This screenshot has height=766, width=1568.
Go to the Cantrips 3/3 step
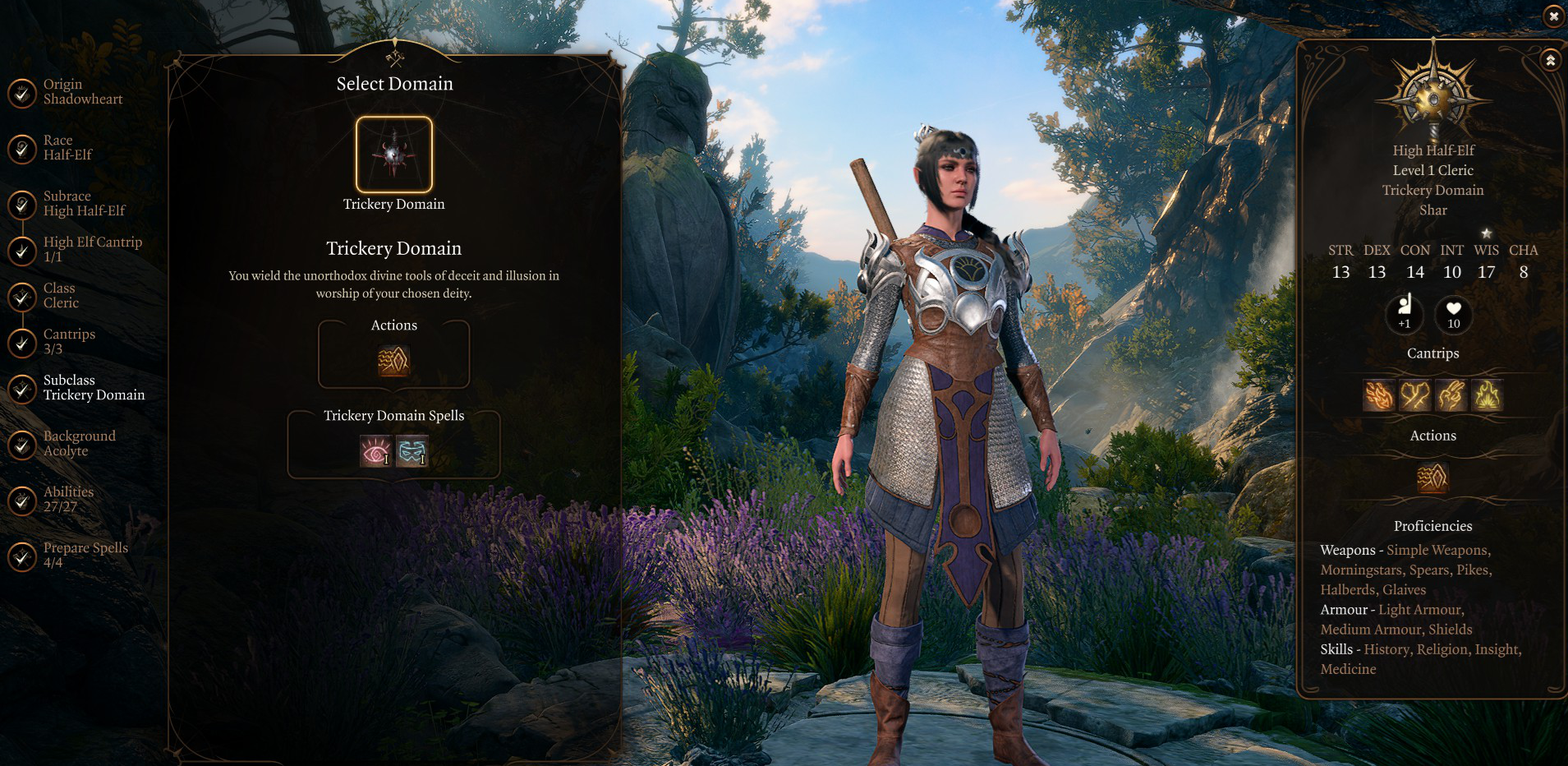66,342
